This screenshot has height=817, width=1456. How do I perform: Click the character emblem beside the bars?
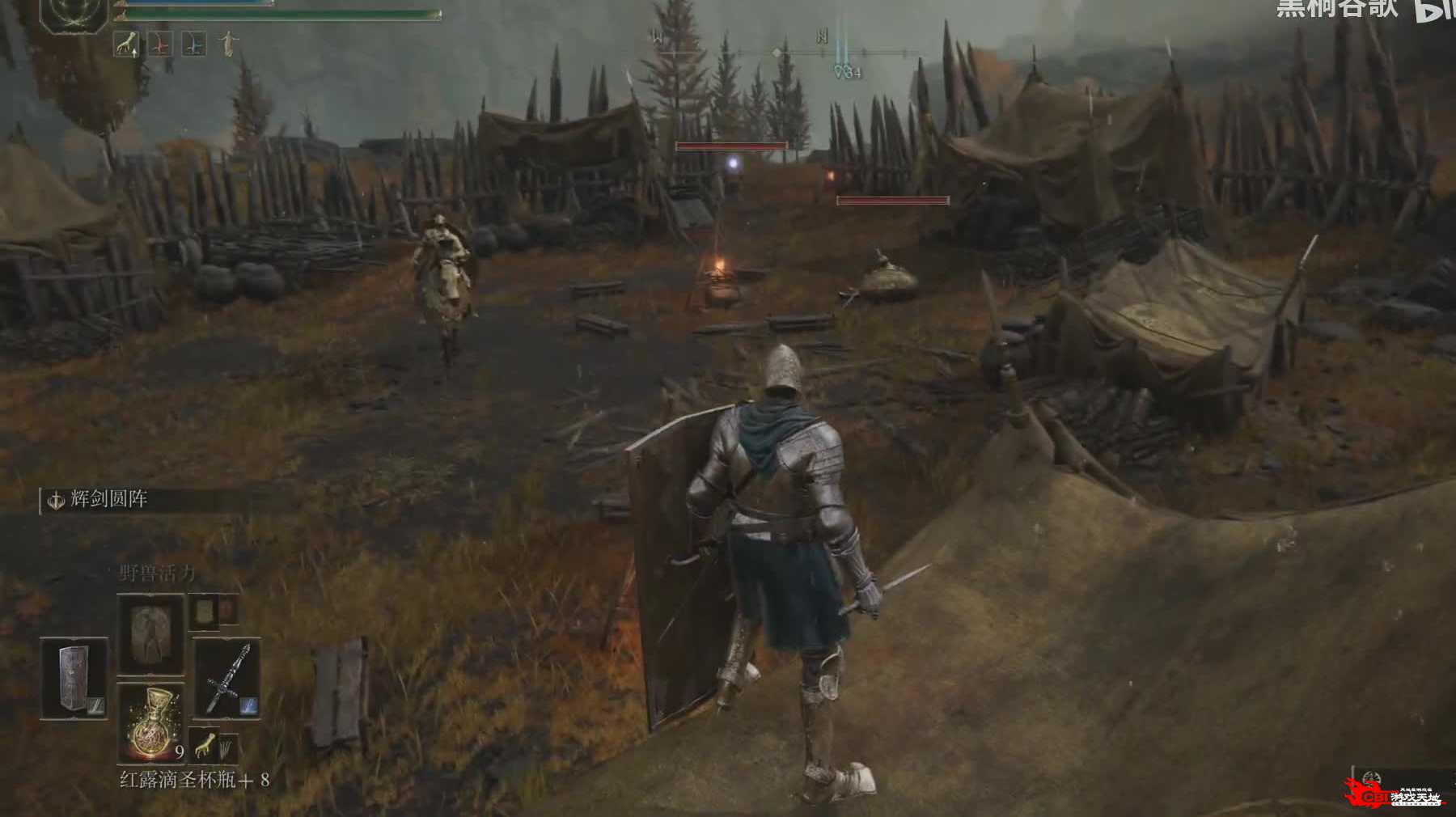[x=74, y=16]
